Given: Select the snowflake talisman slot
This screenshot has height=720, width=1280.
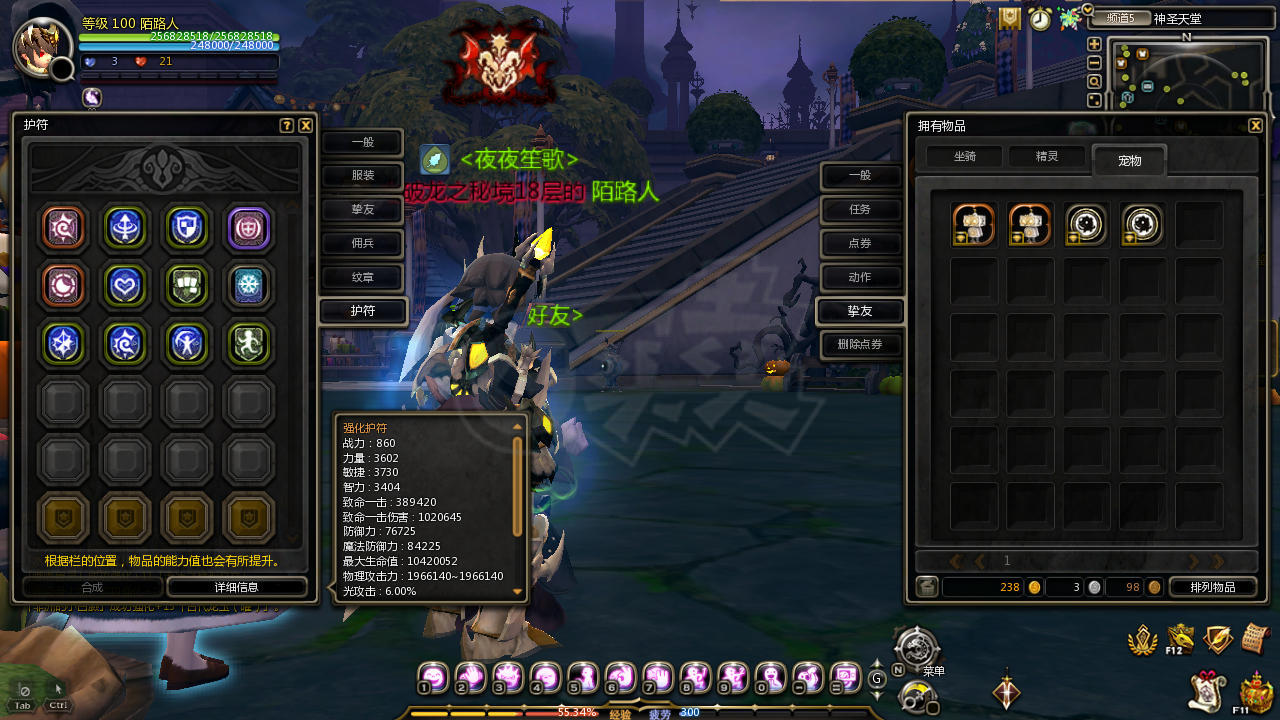Looking at the screenshot, I should (x=249, y=286).
